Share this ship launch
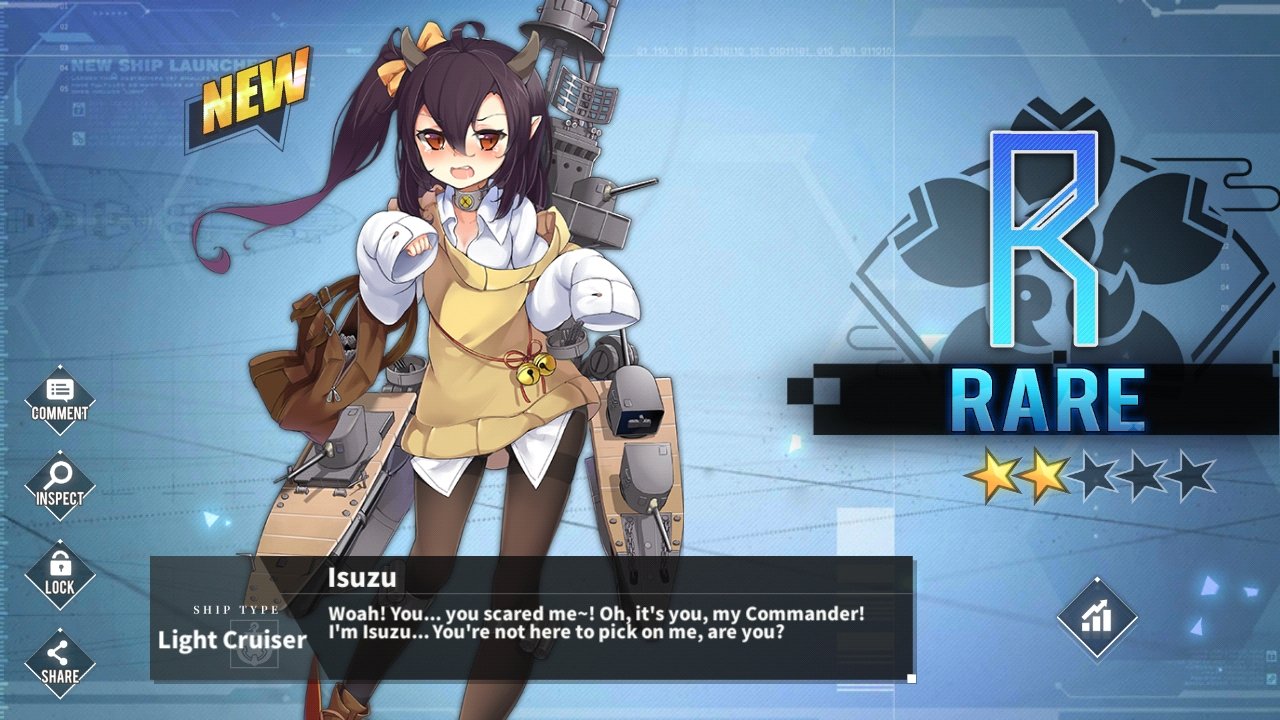 [x=59, y=662]
